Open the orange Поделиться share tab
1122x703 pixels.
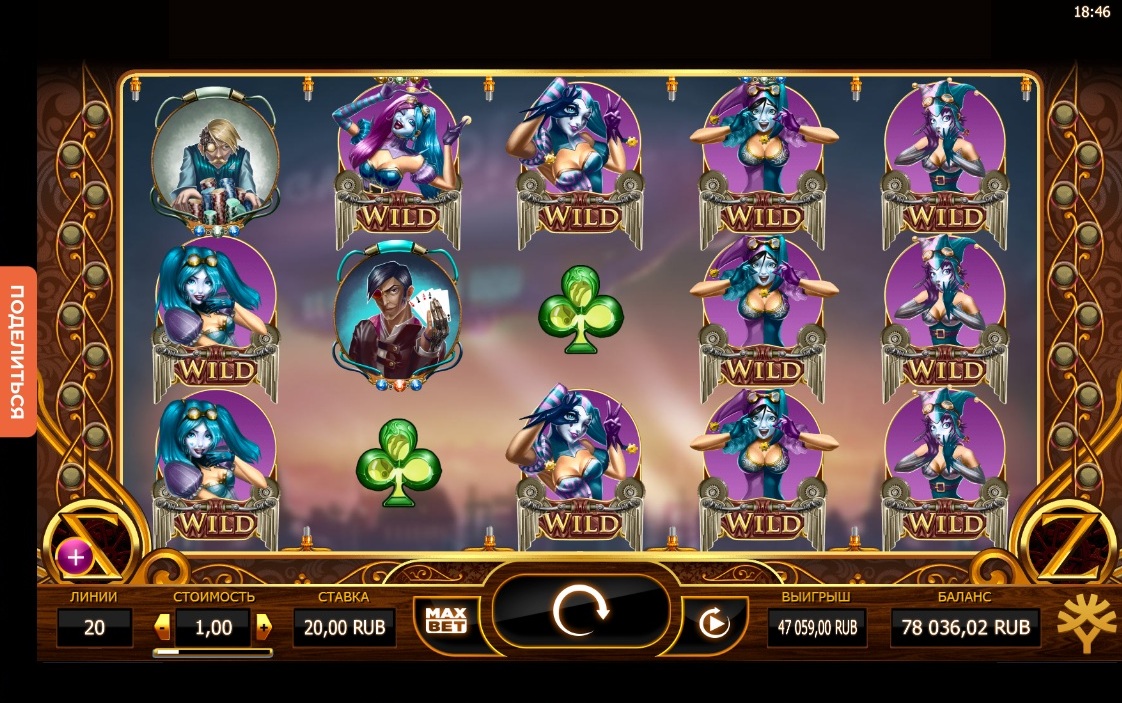click(x=17, y=351)
